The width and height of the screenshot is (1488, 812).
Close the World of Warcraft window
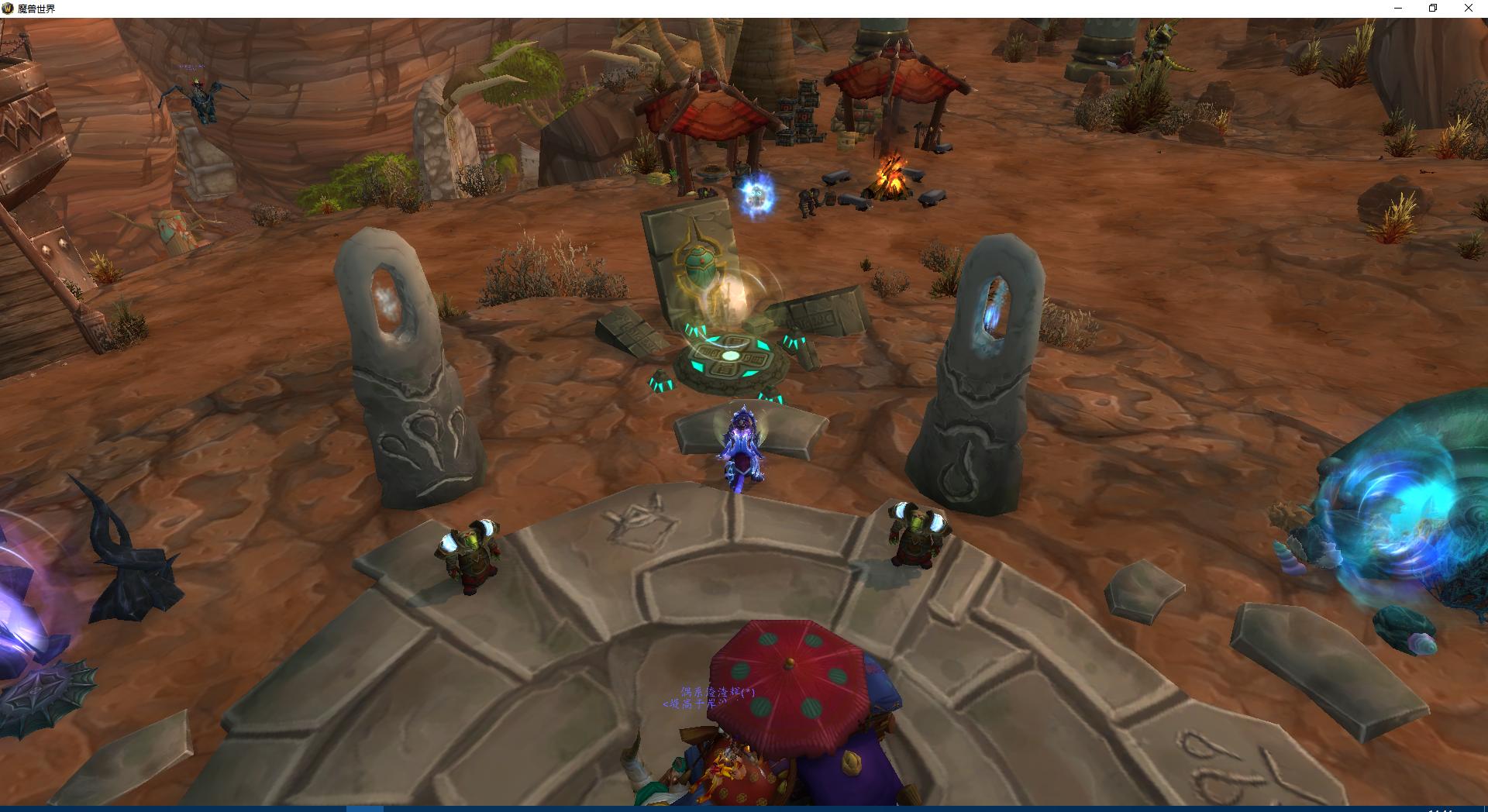pyautogui.click(x=1468, y=9)
